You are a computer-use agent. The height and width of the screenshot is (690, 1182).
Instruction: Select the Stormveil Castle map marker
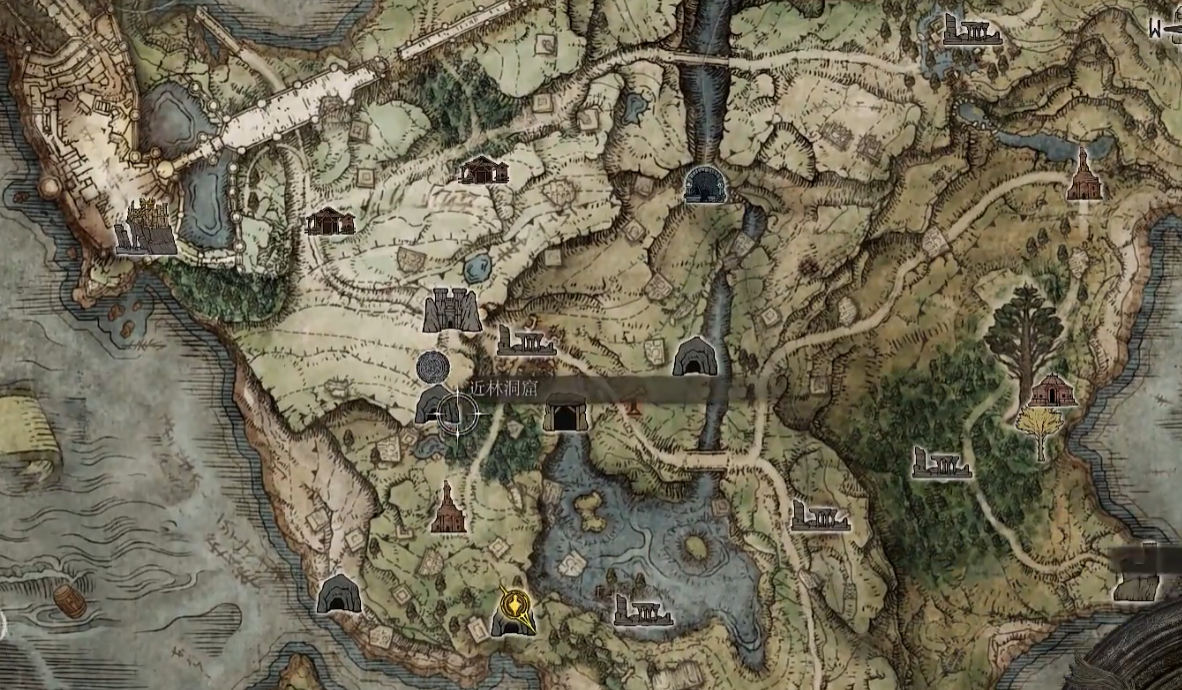[146, 228]
